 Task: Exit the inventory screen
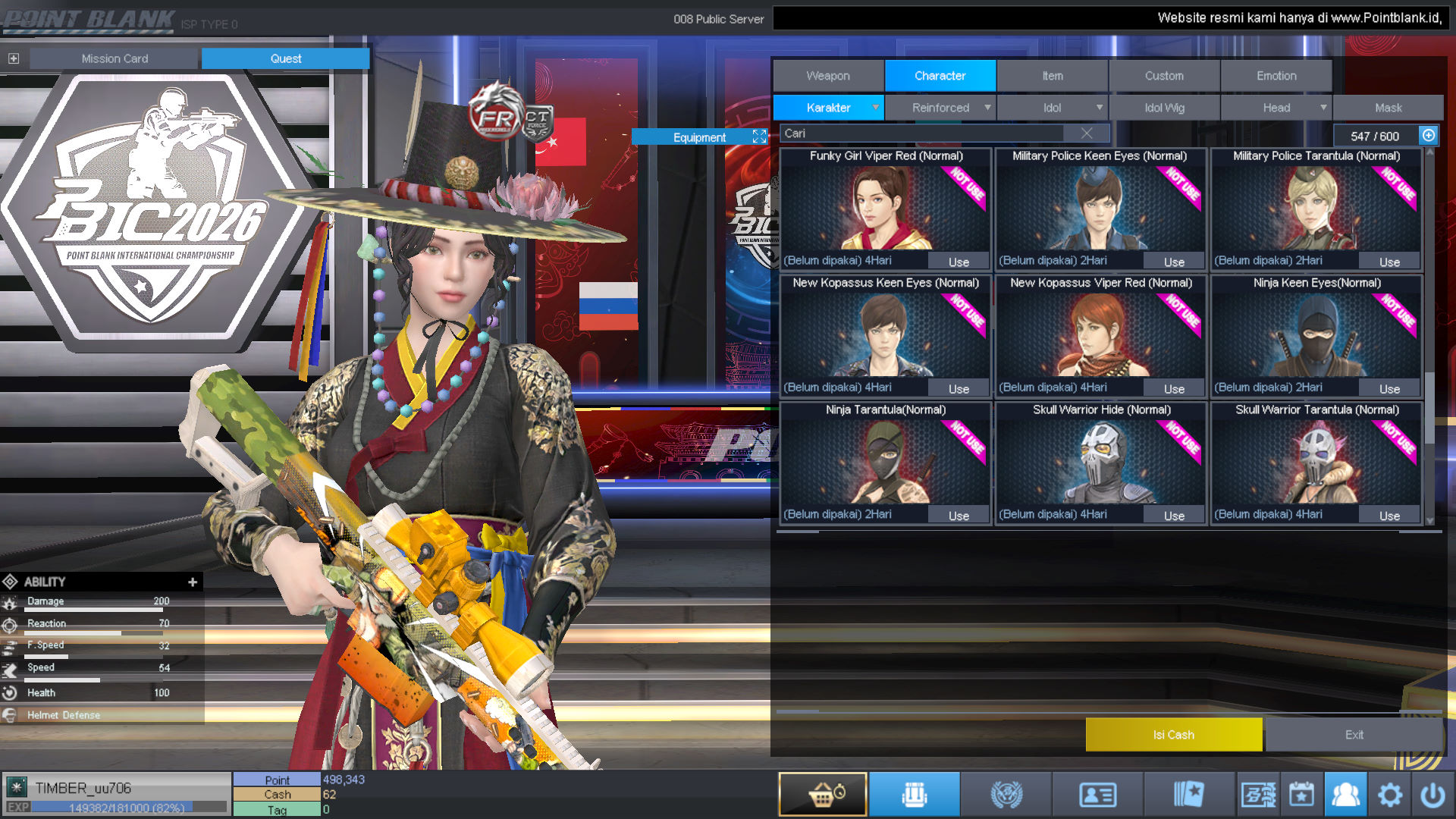tap(1354, 735)
